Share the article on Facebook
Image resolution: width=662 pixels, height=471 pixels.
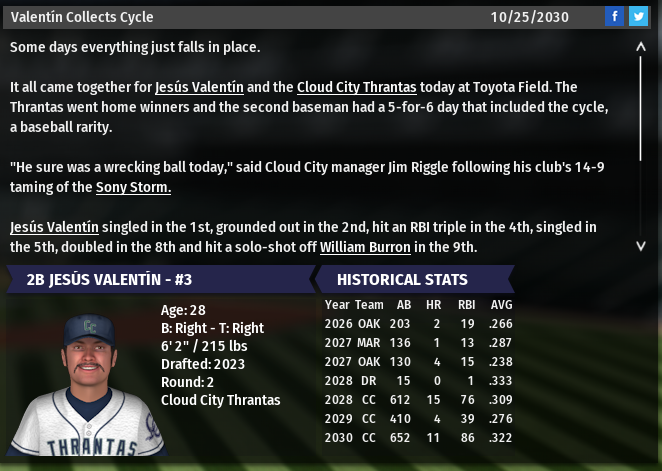[614, 16]
